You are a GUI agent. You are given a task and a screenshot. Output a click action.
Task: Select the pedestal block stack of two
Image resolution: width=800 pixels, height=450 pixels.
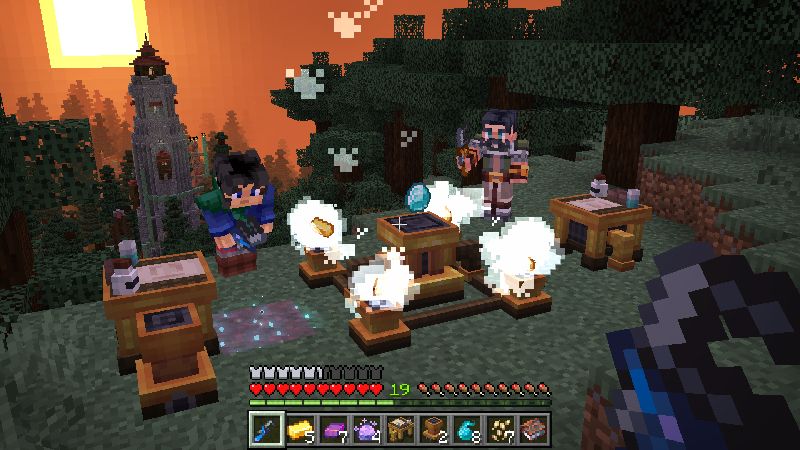coord(433,428)
